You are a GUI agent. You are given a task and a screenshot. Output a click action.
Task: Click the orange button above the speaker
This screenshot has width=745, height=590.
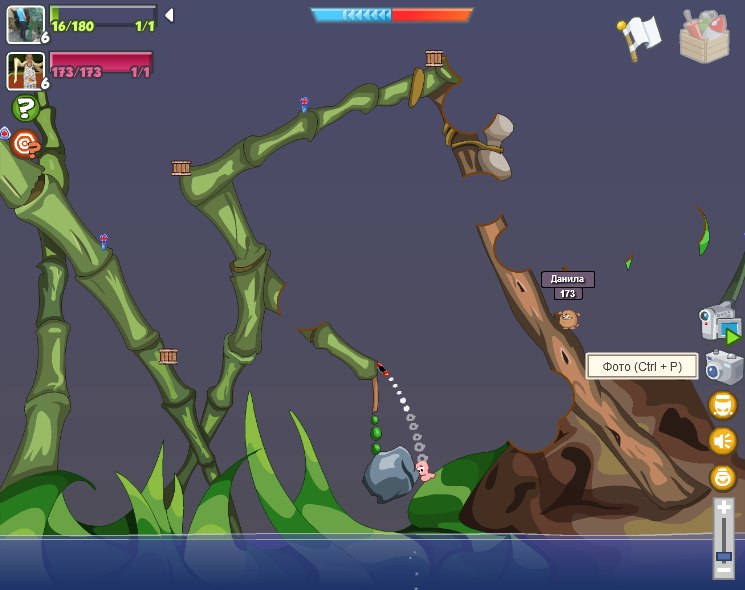pos(722,405)
